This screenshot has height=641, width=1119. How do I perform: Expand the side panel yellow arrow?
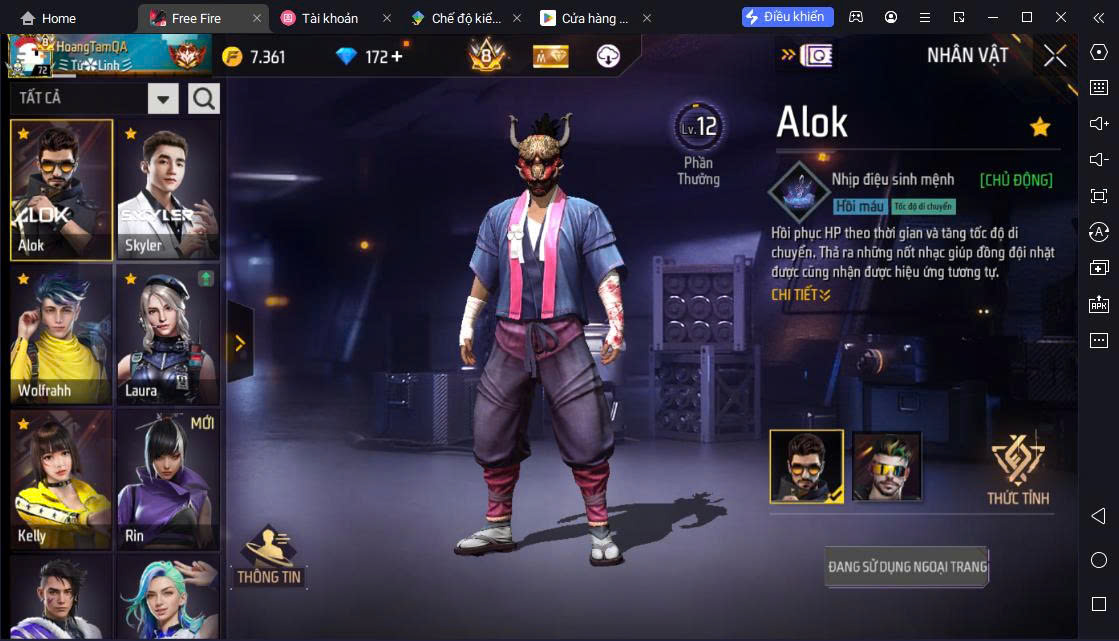click(240, 343)
